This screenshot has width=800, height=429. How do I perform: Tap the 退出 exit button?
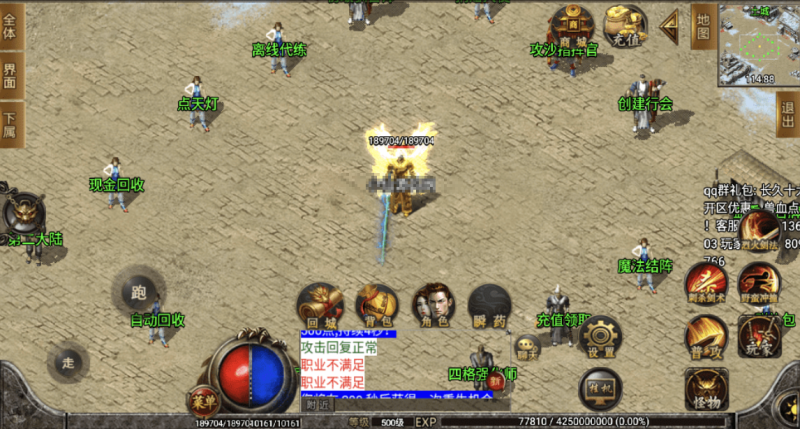787,115
